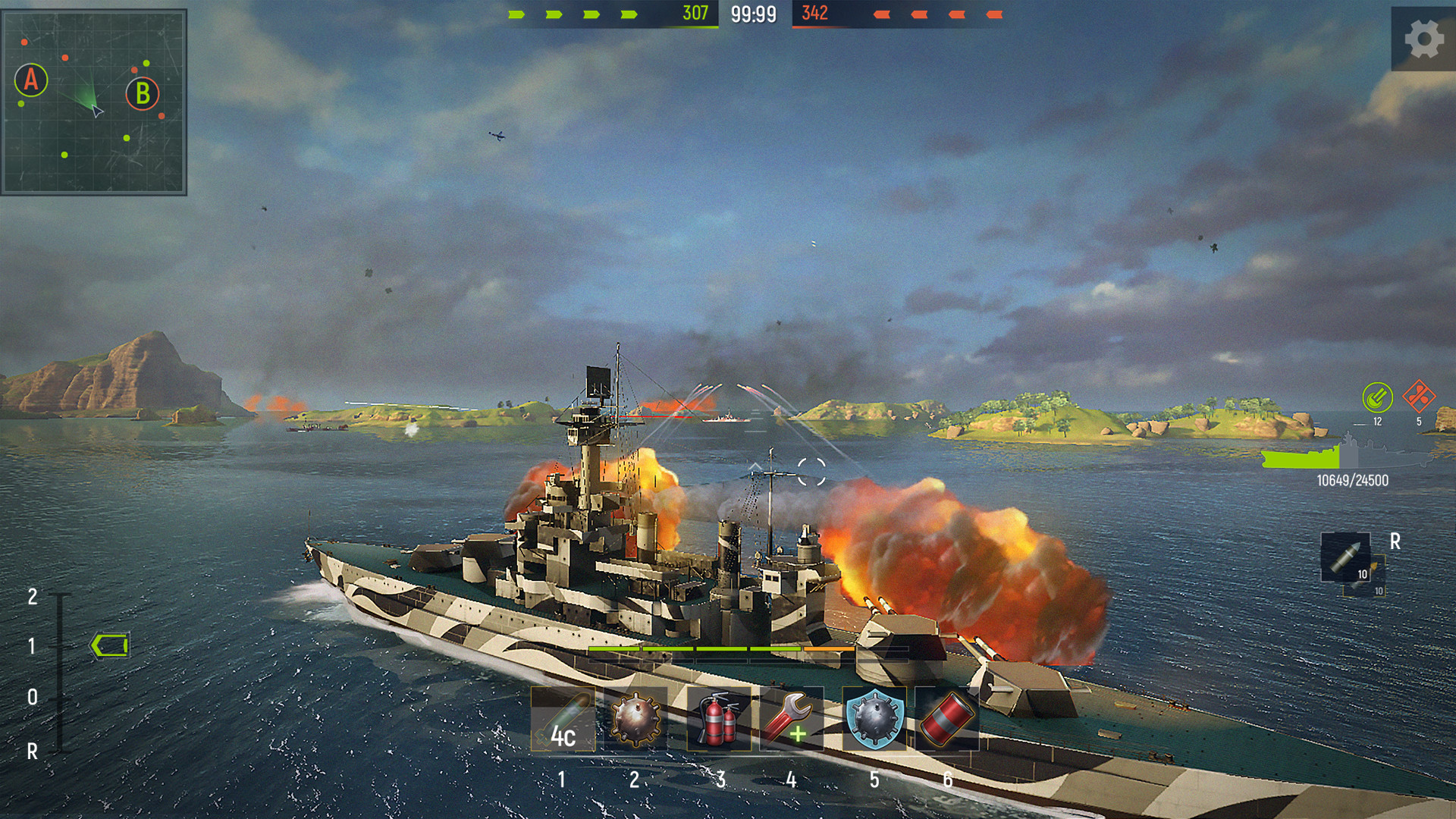Activate the red wrench repair ability

[x=791, y=720]
